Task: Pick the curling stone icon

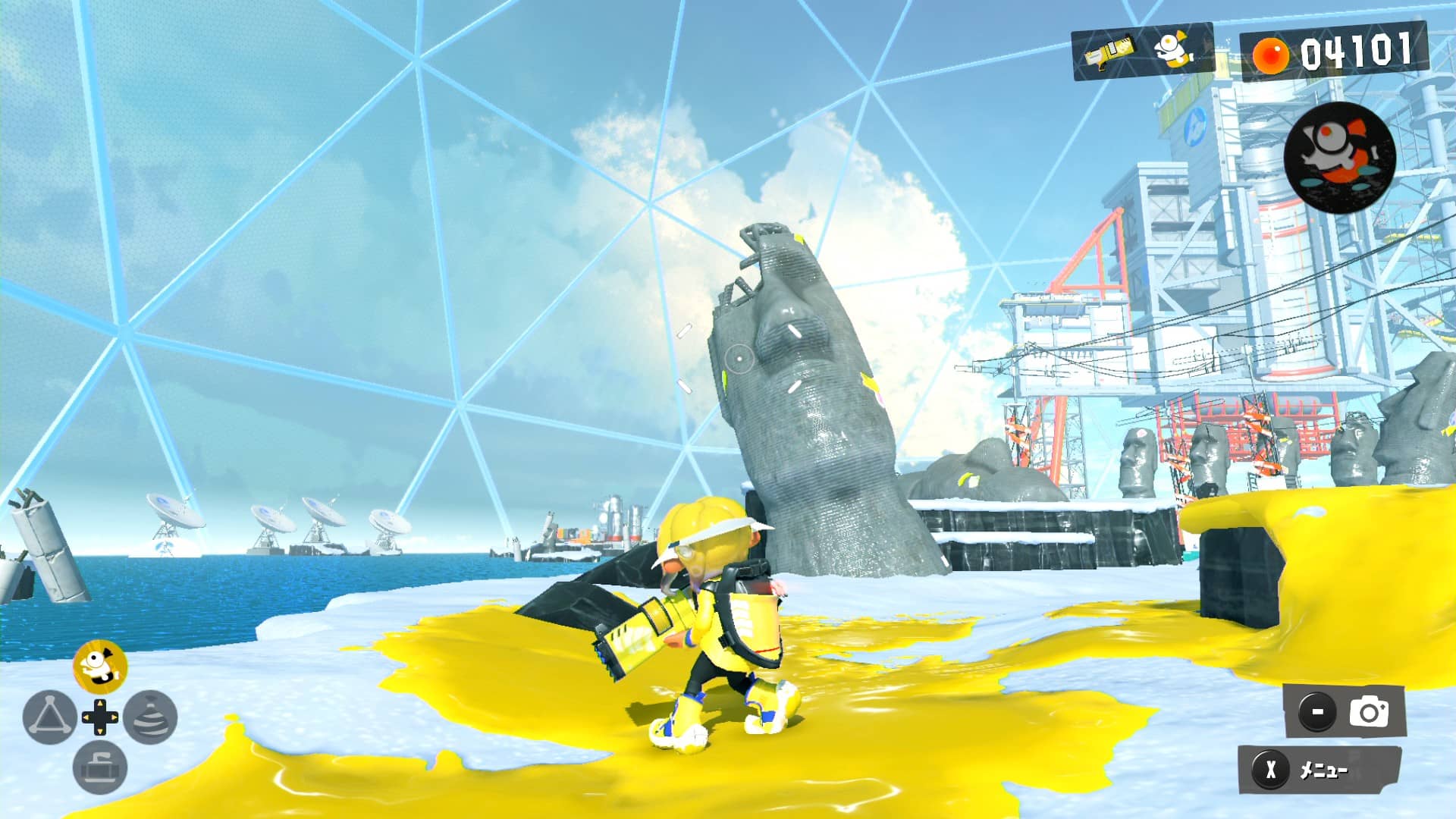Action: pos(99,767)
